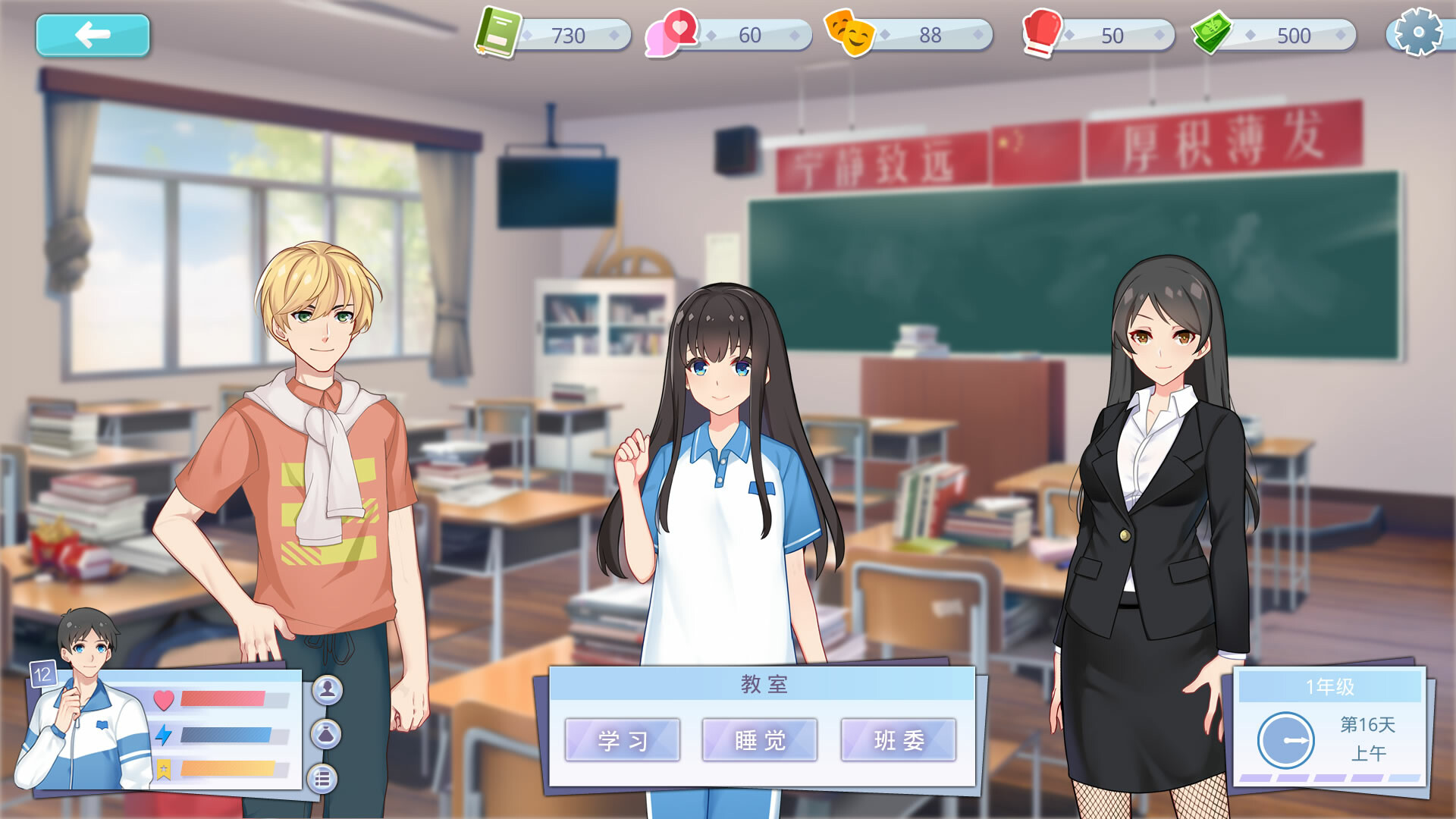The image size is (1456, 819).
Task: Click the back arrow button
Action: click(92, 33)
